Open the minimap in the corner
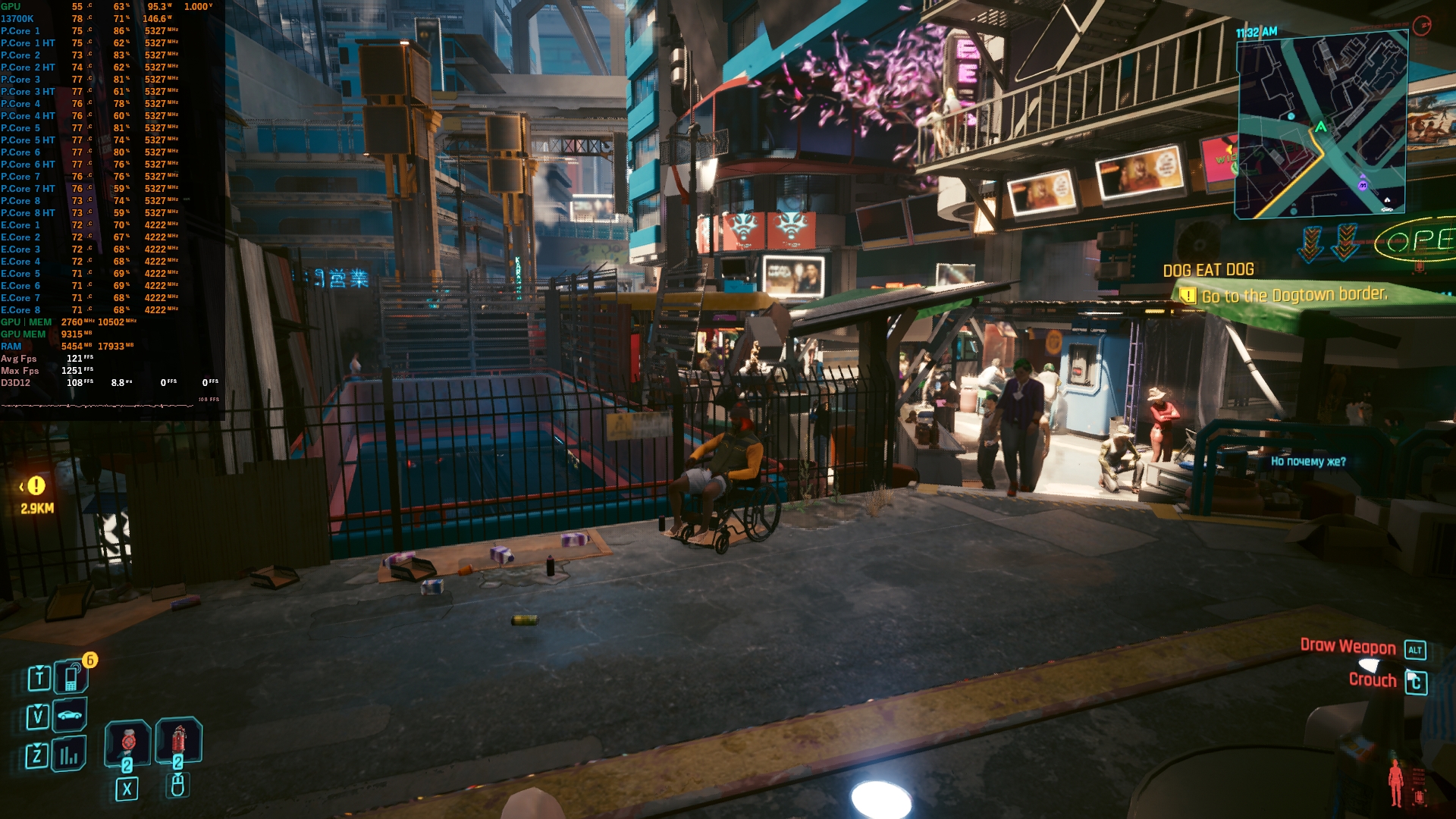This screenshot has width=1456, height=819. 1322,125
